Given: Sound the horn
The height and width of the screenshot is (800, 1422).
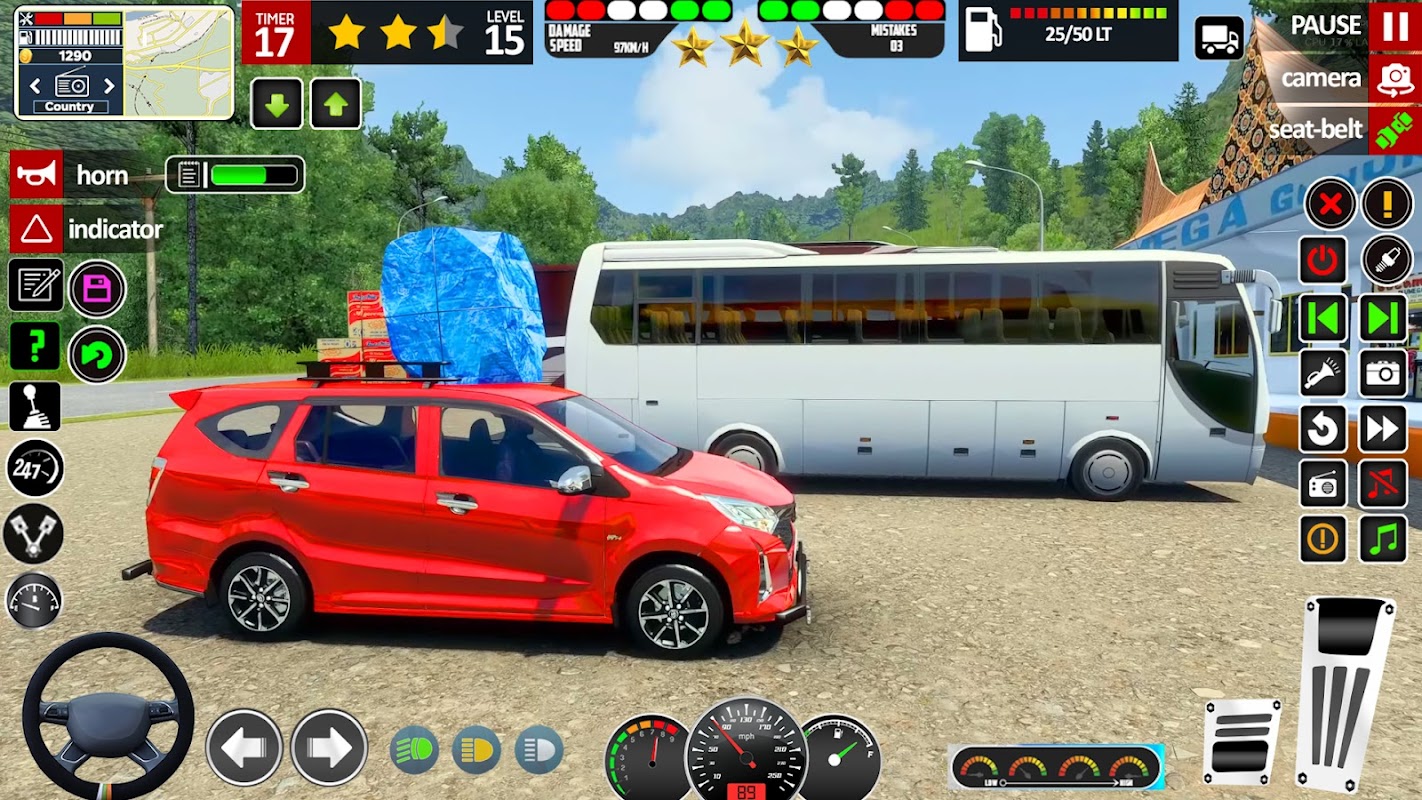Looking at the screenshot, I should (x=37, y=175).
